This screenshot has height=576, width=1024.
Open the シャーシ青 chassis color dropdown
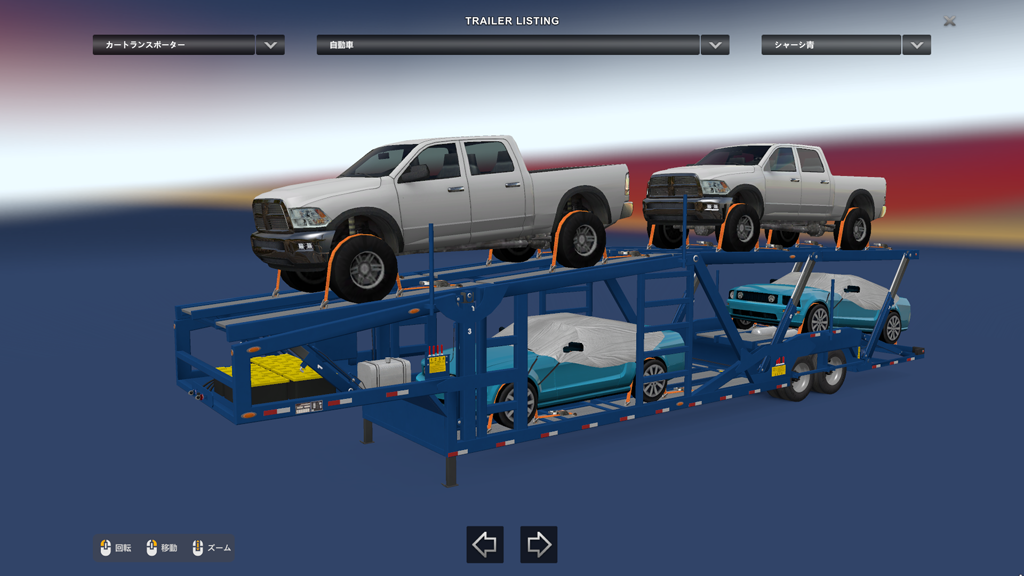coord(916,45)
